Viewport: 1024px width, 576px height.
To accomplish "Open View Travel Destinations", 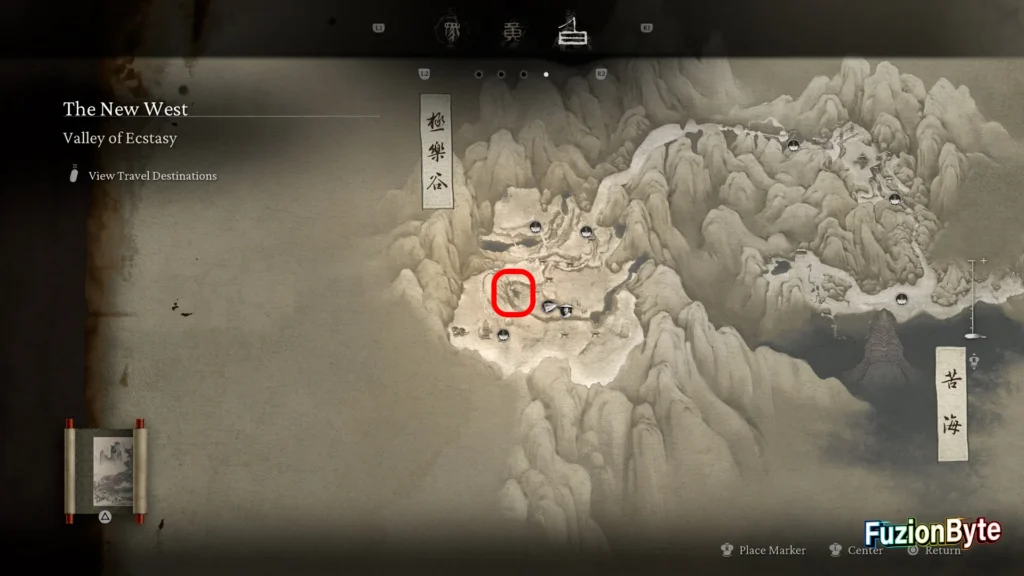I will pyautogui.click(x=152, y=176).
